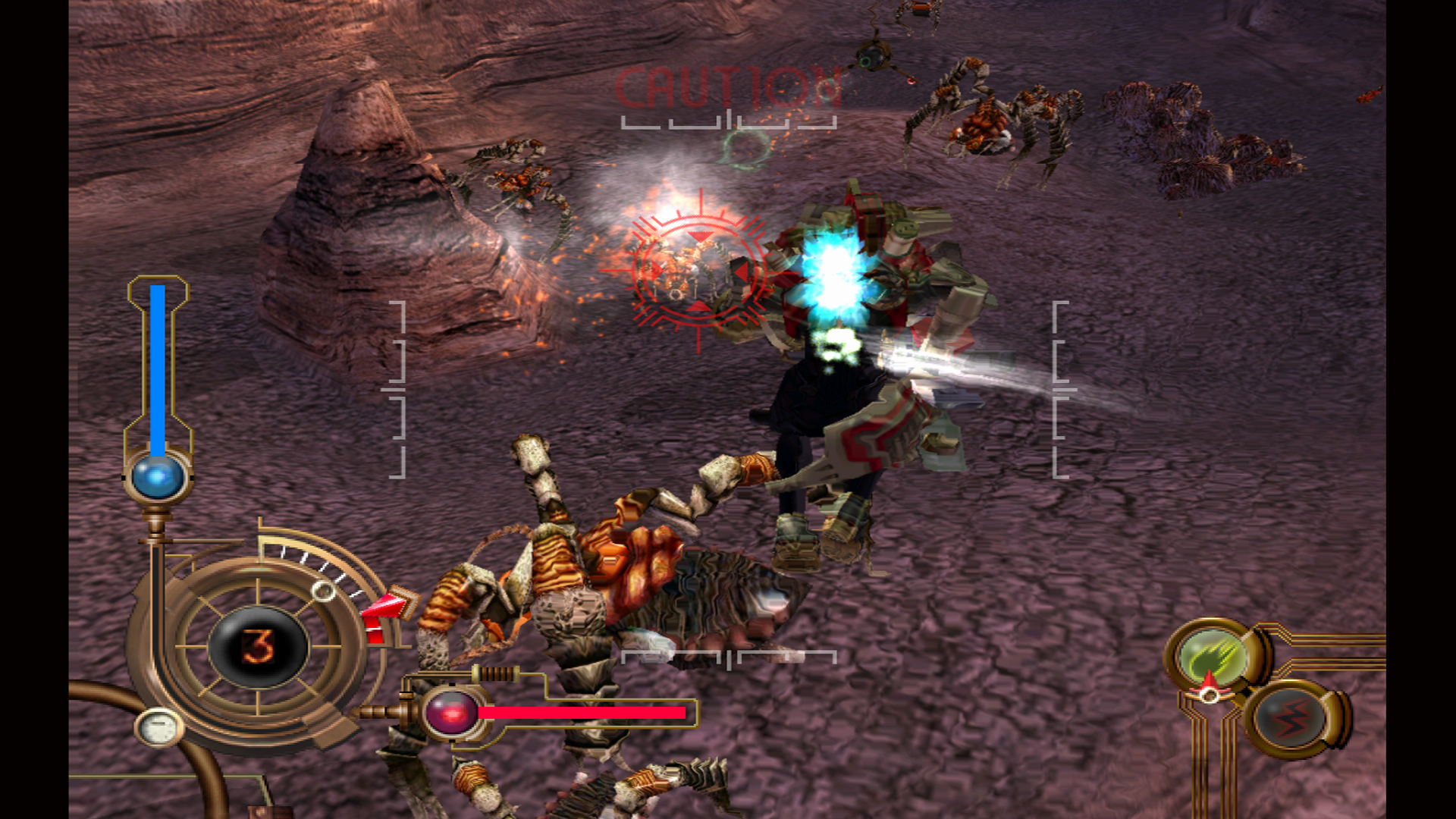1456x819 pixels.
Task: Click the brass radar compass dial
Action: click(x=258, y=645)
